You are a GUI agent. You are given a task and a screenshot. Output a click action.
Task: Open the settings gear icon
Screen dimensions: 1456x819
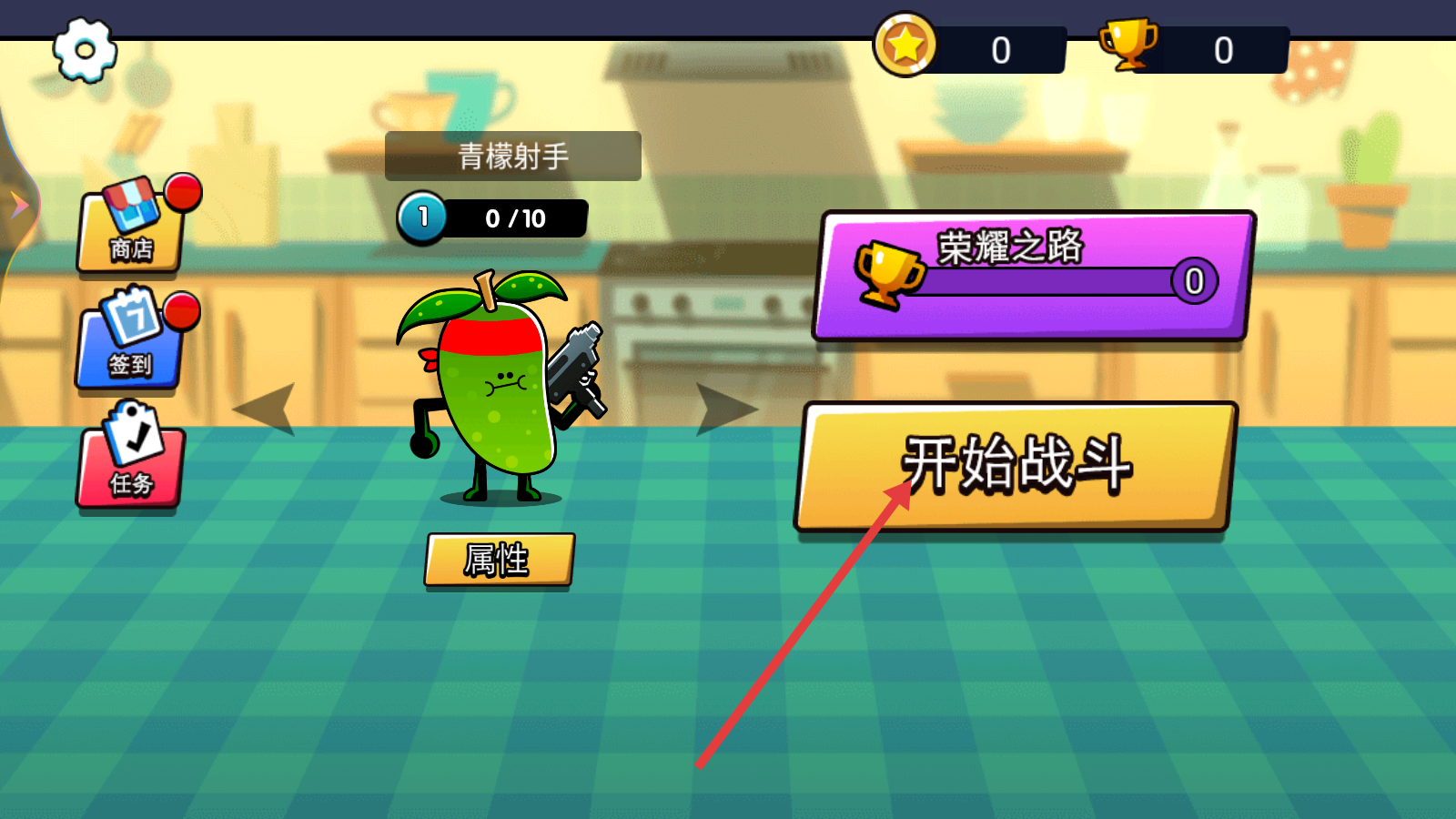(85, 50)
